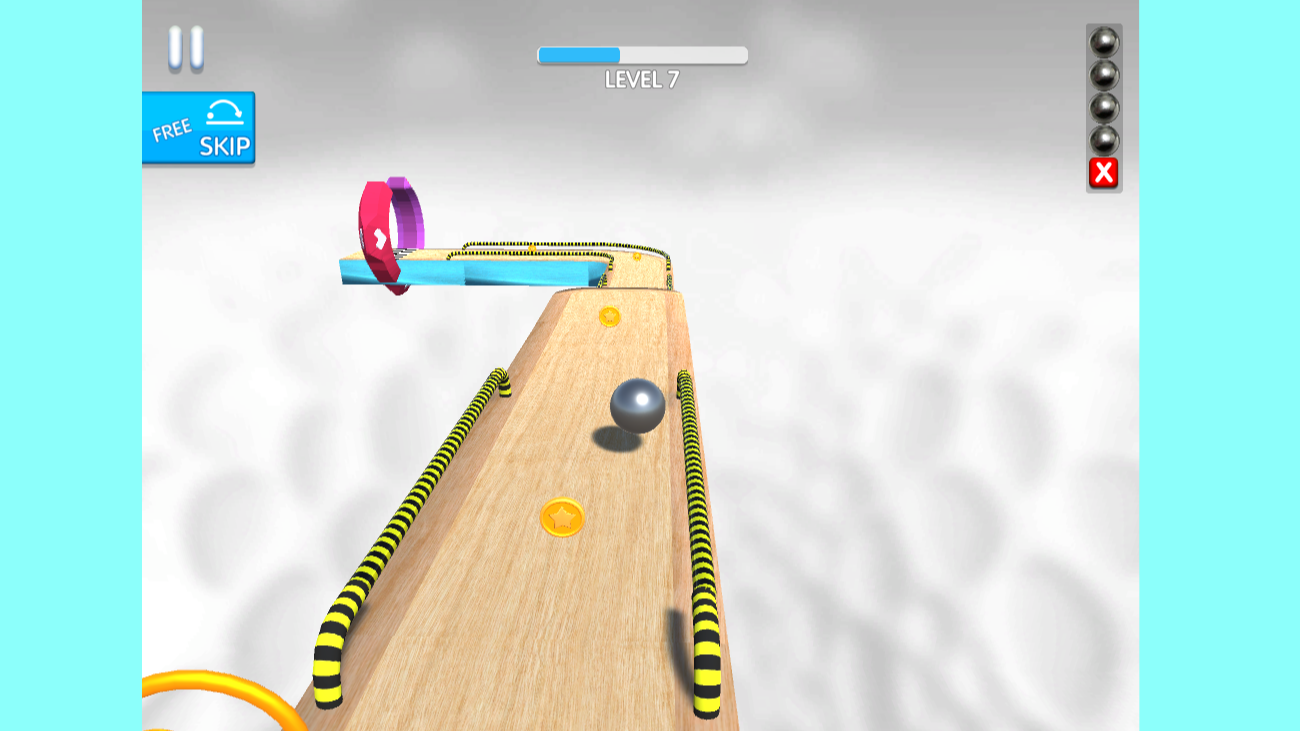The height and width of the screenshot is (731, 1300).
Task: Click the level progress bar
Action: tap(643, 53)
